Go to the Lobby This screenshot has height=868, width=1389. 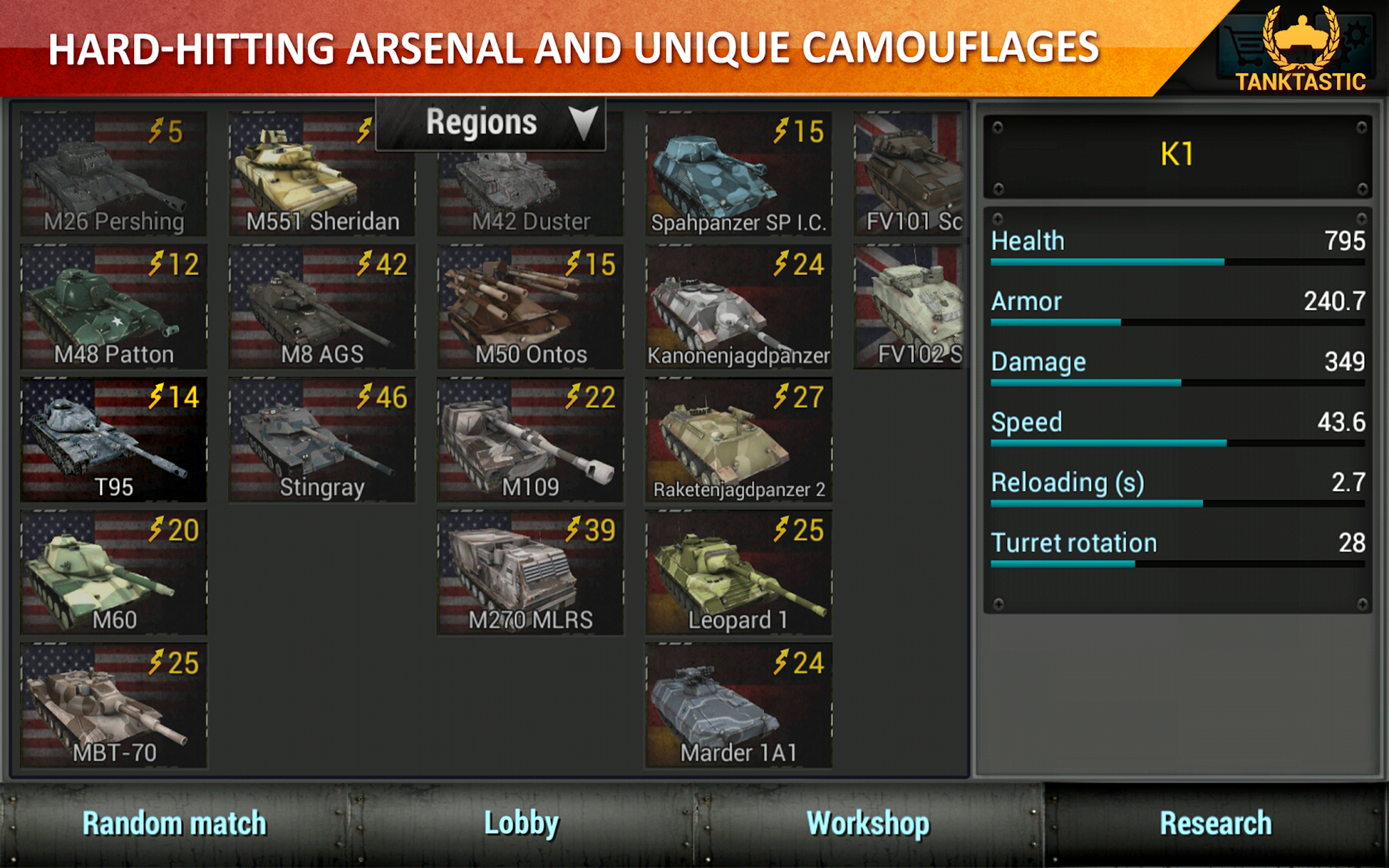pyautogui.click(x=521, y=824)
